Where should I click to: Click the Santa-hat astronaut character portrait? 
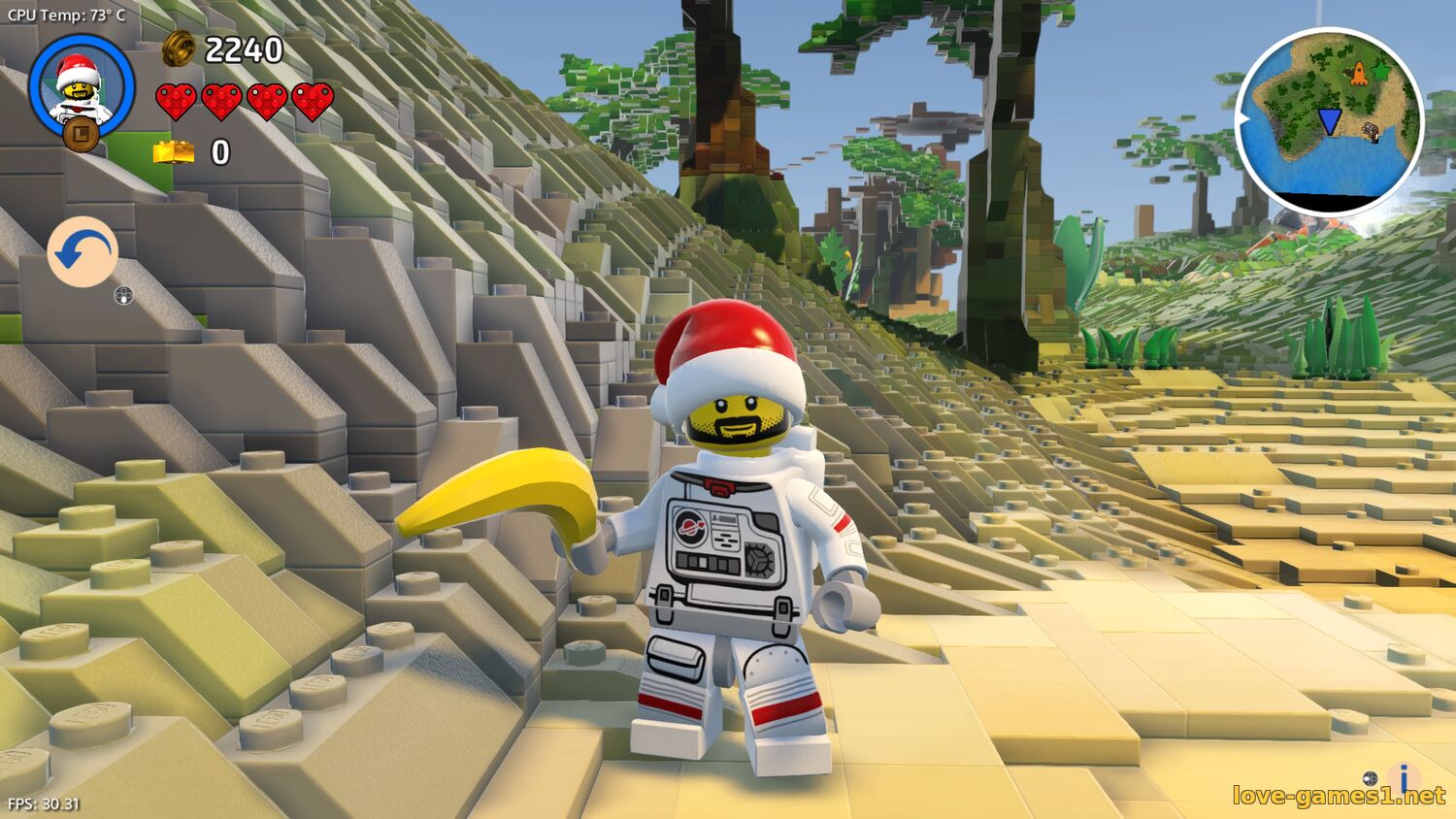click(80, 85)
